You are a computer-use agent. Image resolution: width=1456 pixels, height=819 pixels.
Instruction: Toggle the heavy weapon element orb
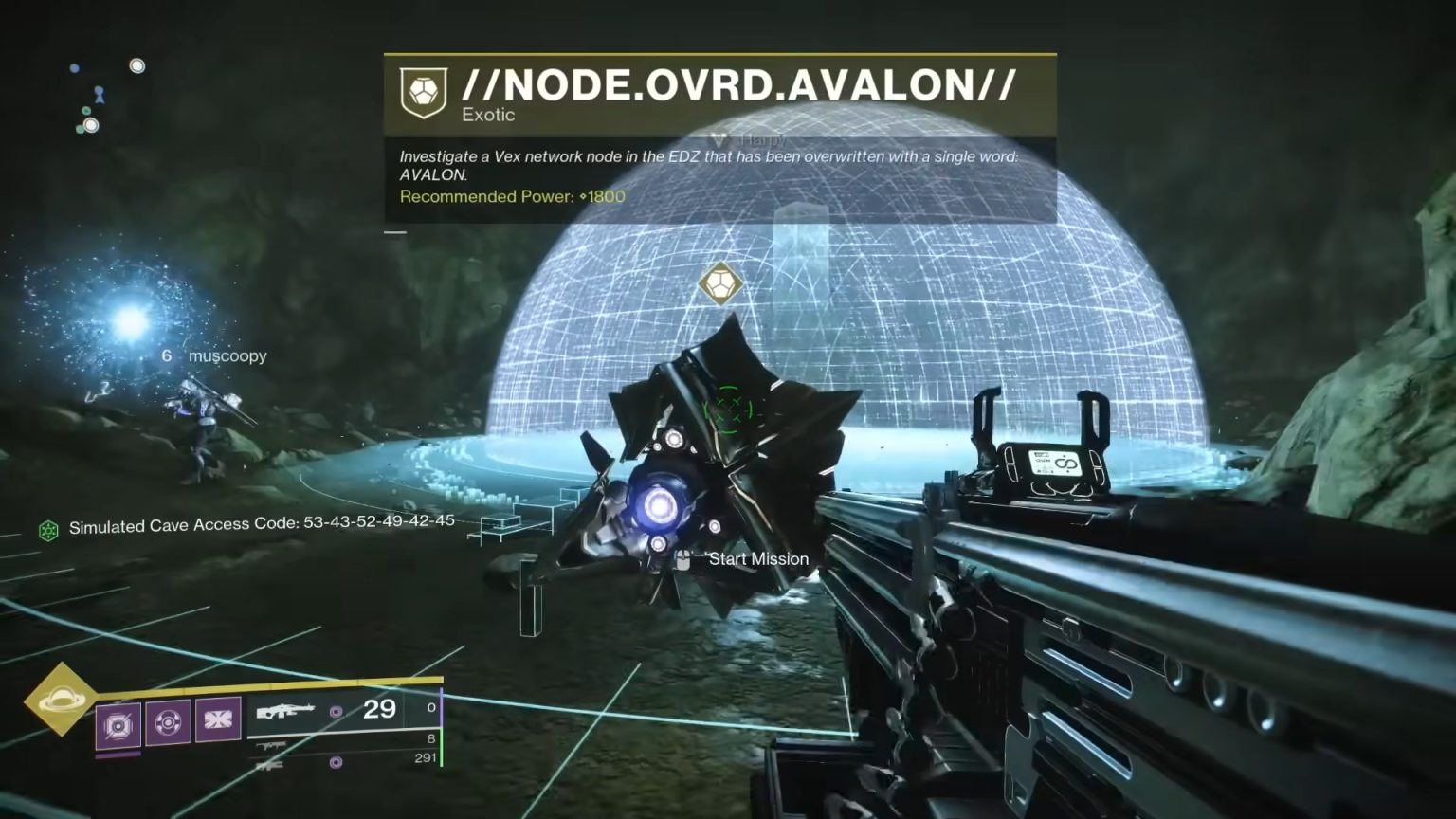[x=337, y=761]
